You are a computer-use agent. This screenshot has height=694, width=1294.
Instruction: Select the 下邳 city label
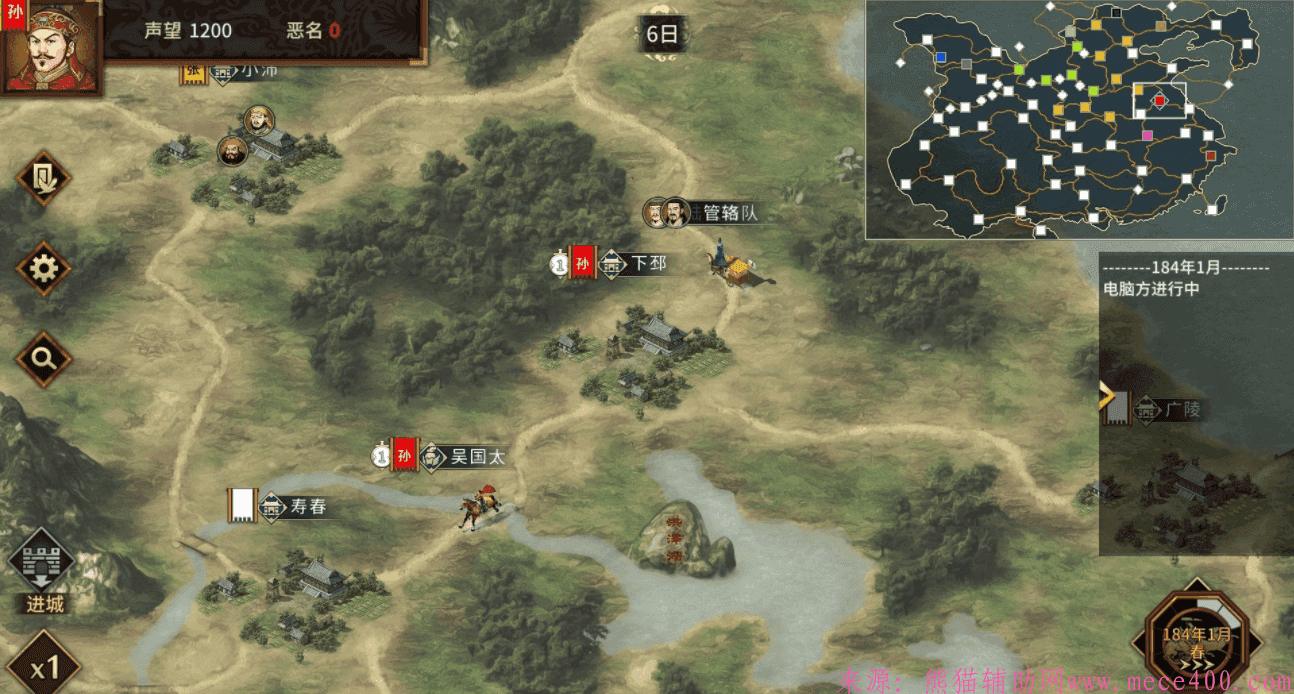click(647, 264)
